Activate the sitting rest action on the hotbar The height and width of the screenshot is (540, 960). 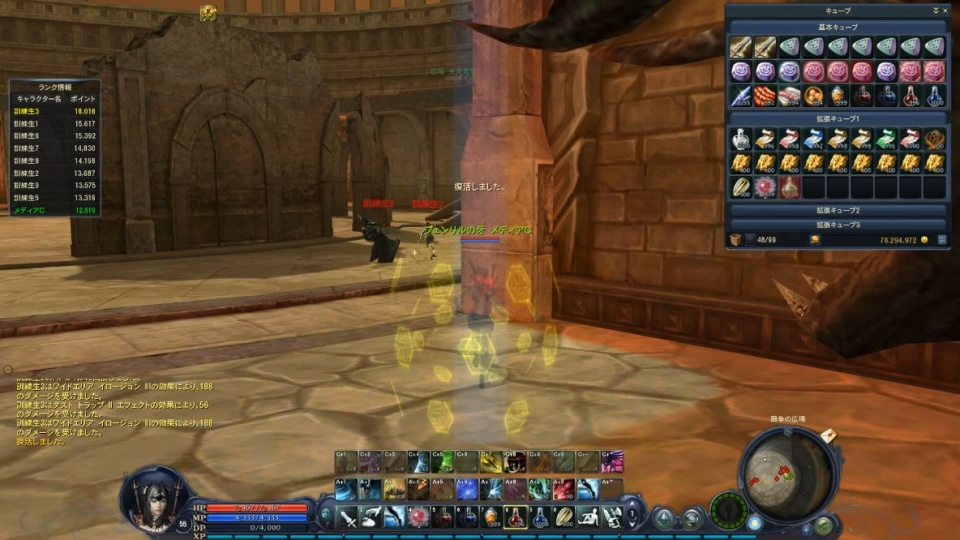586,517
